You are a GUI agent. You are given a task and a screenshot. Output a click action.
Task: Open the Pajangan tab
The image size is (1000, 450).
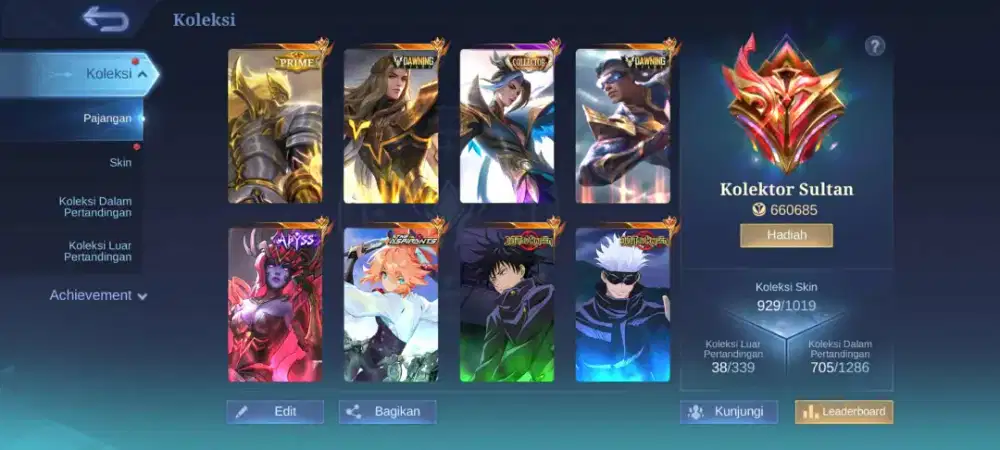click(x=107, y=118)
